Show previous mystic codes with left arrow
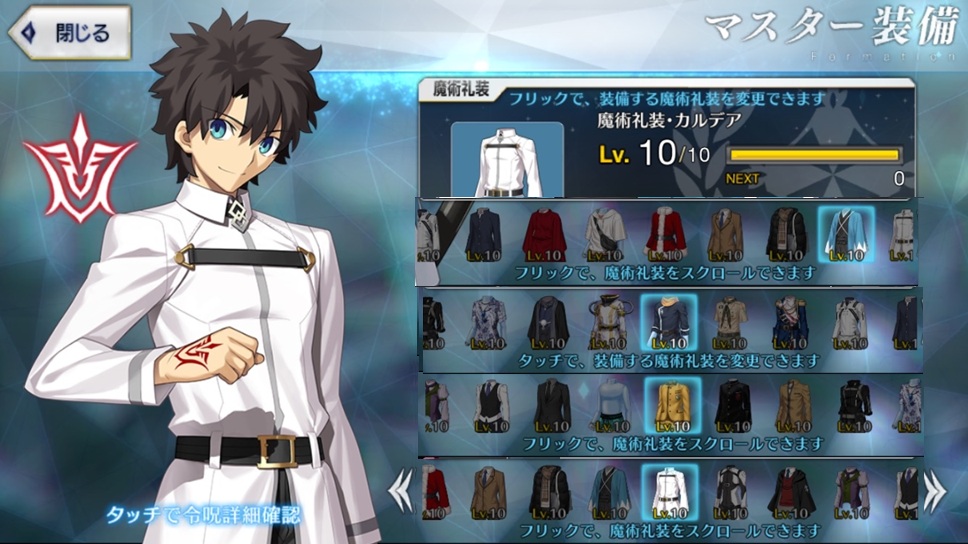The height and width of the screenshot is (544, 968). point(401,491)
